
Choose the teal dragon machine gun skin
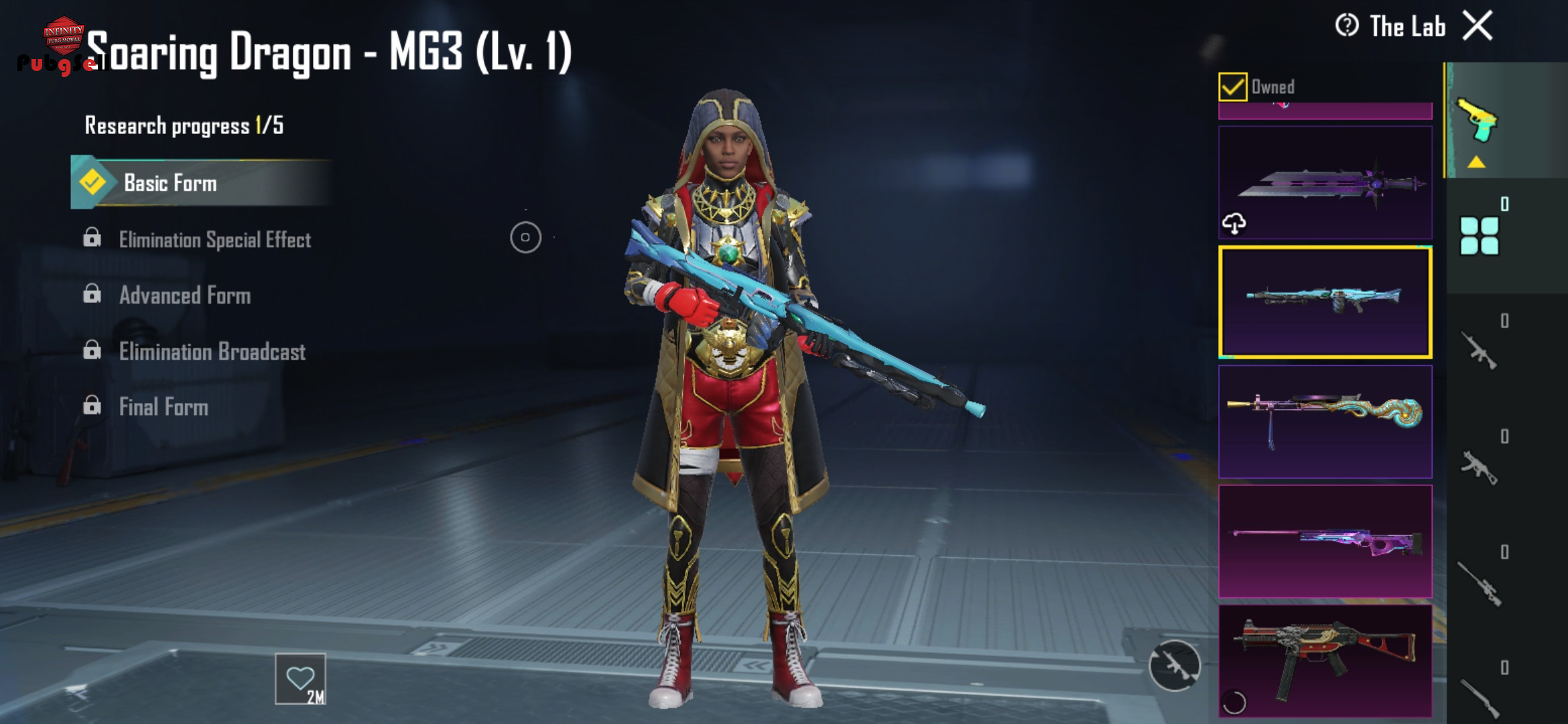pyautogui.click(x=1325, y=422)
